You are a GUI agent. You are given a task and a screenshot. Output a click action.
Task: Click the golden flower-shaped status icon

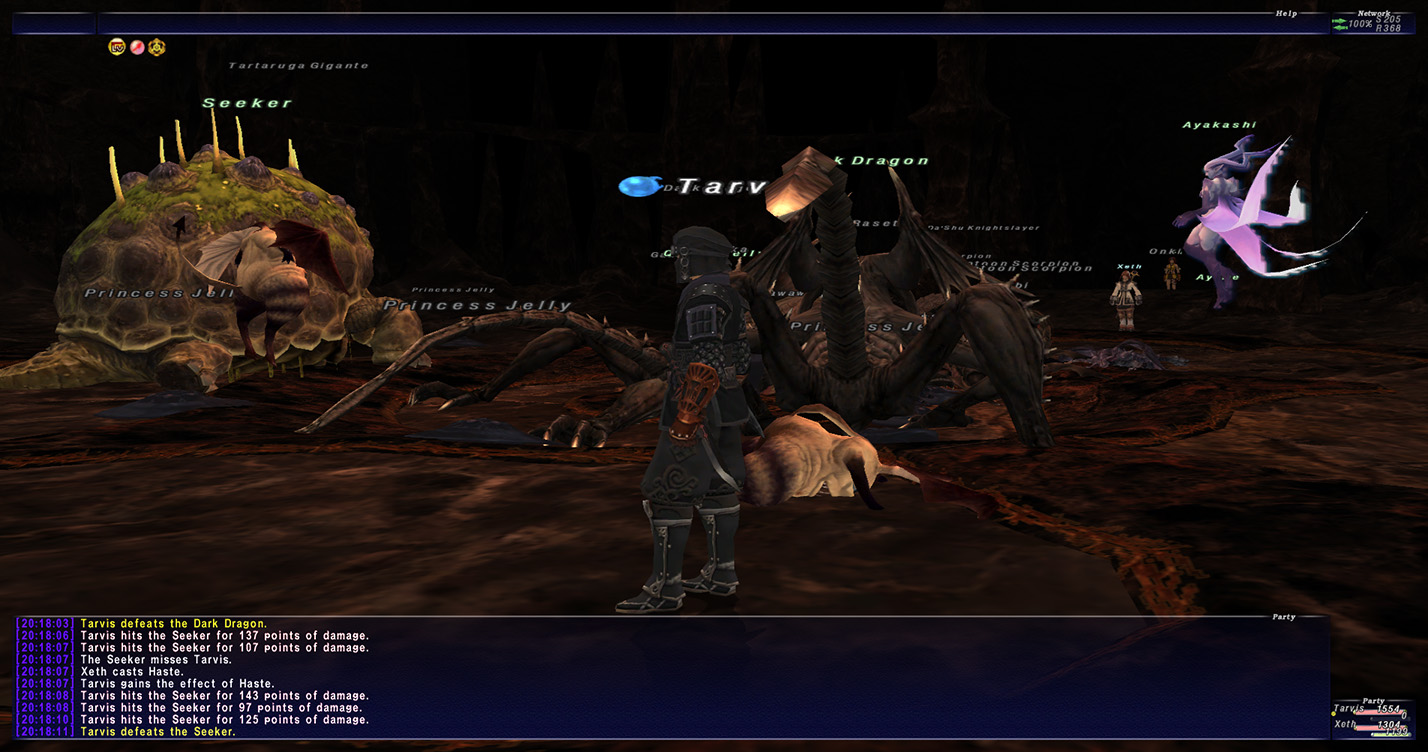click(157, 47)
